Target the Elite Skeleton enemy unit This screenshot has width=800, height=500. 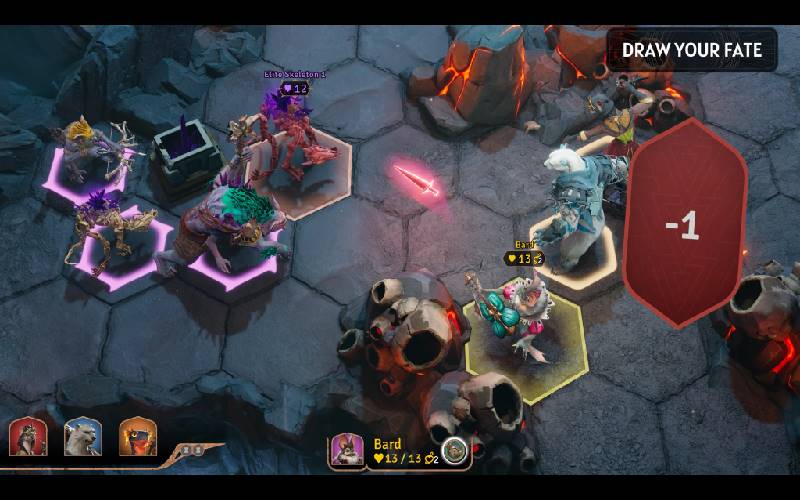(x=295, y=145)
